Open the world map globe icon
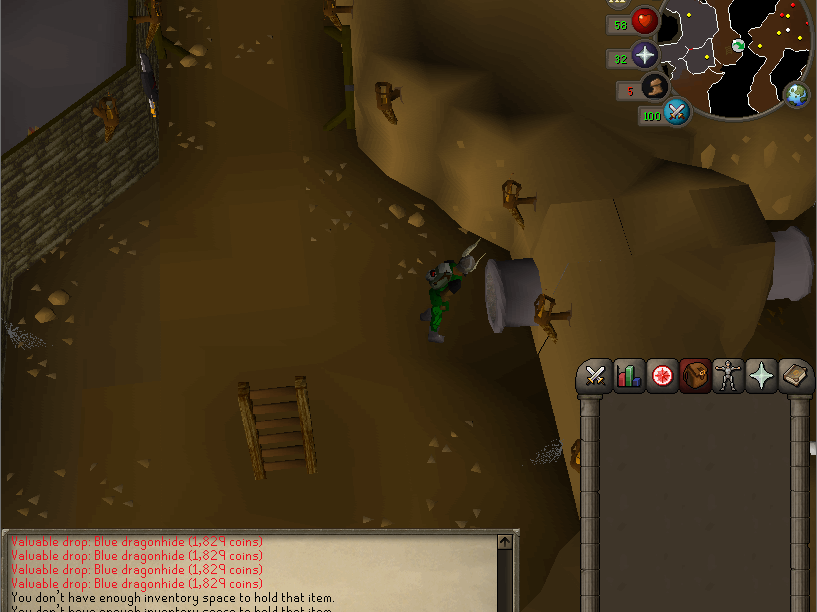This screenshot has width=817, height=612. coord(797,95)
